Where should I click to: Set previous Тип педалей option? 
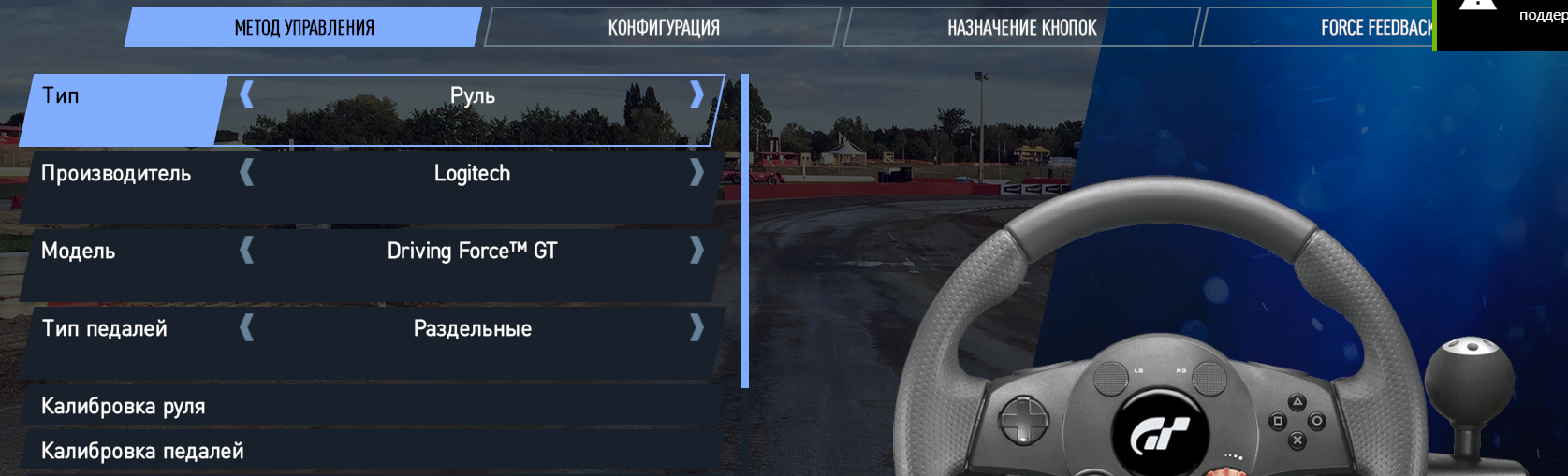coord(247,327)
